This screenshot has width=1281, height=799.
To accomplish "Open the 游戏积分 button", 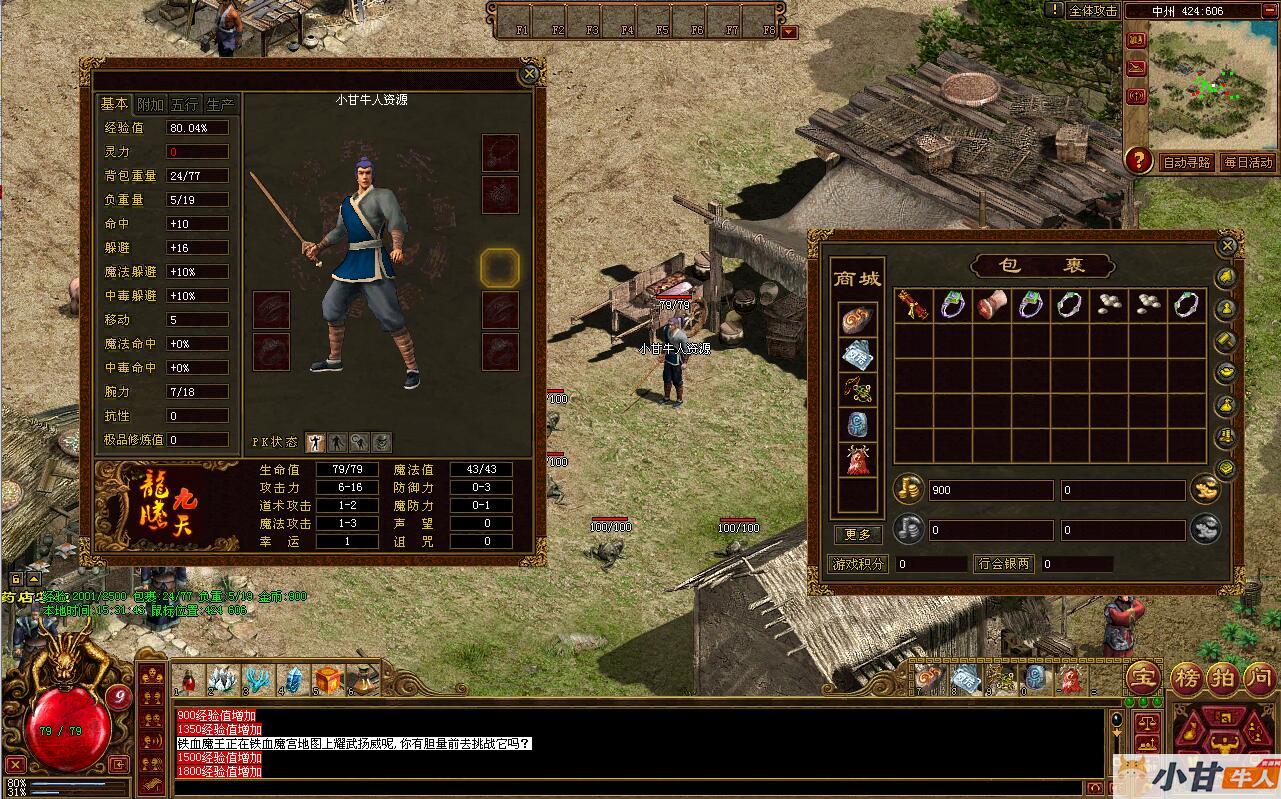I will click(859, 564).
